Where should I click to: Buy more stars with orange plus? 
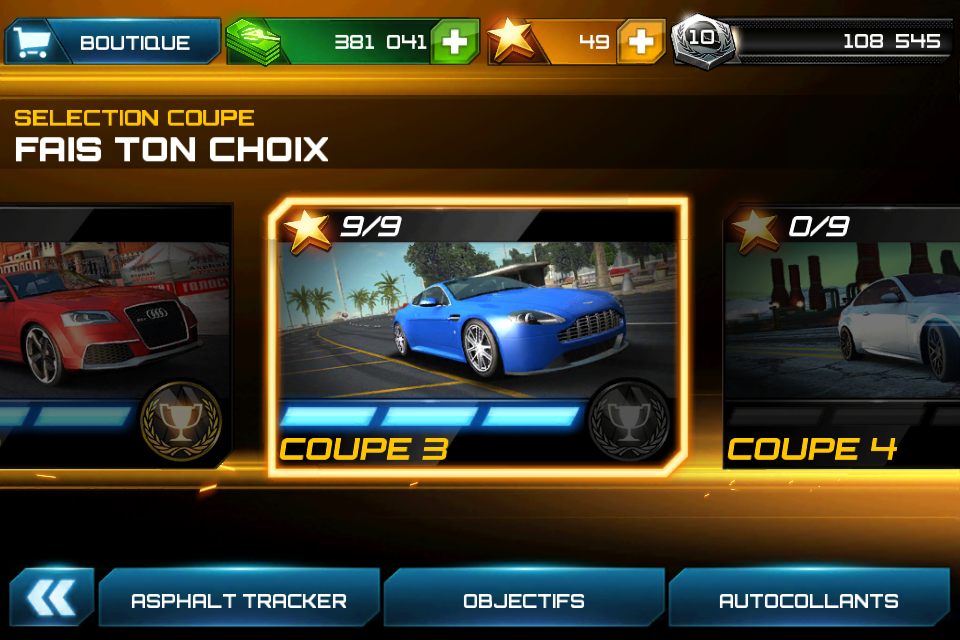point(641,42)
